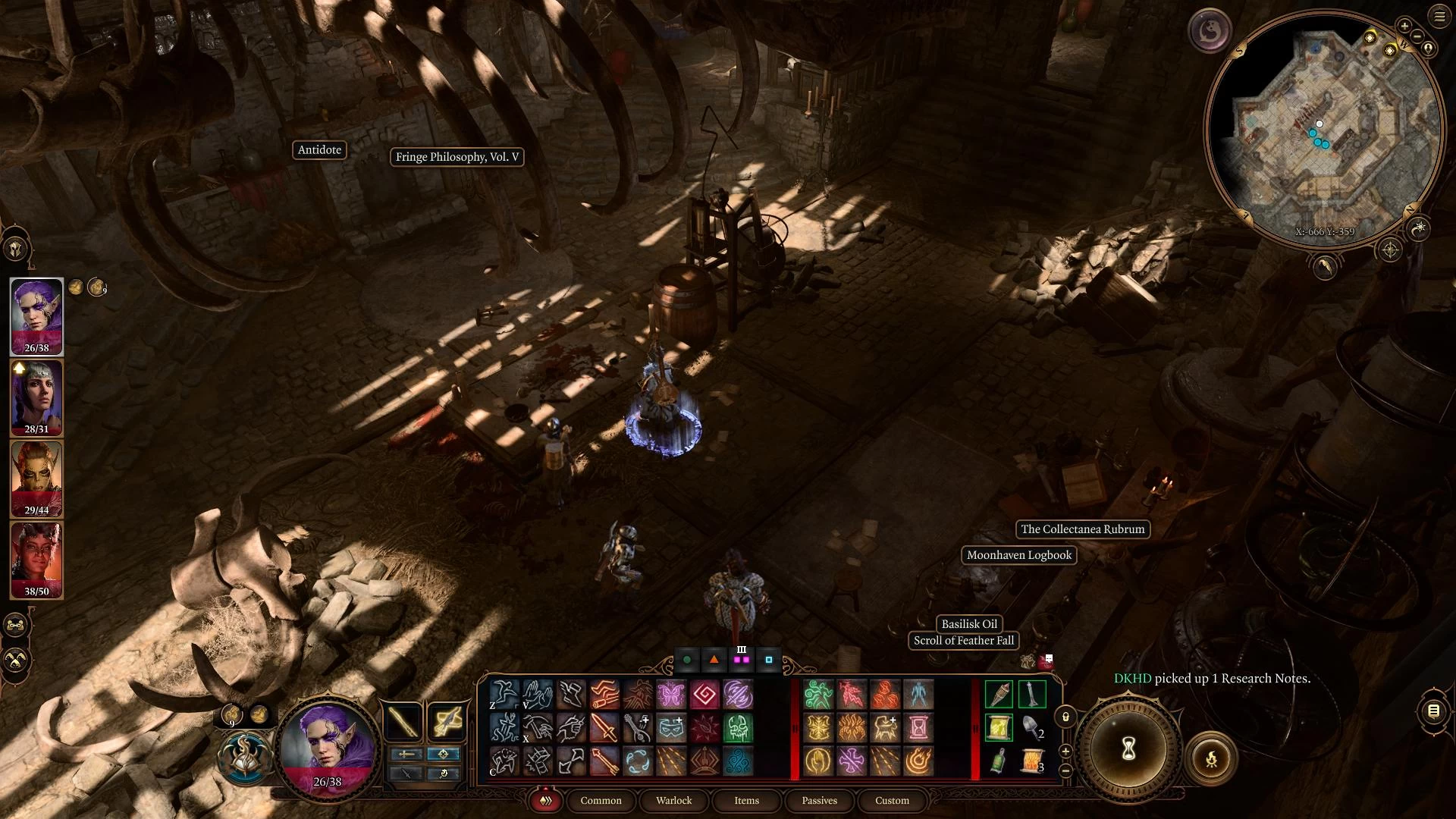Viewport: 1456px width, 819px height.
Task: Select the green skull spell icon
Action: [738, 728]
